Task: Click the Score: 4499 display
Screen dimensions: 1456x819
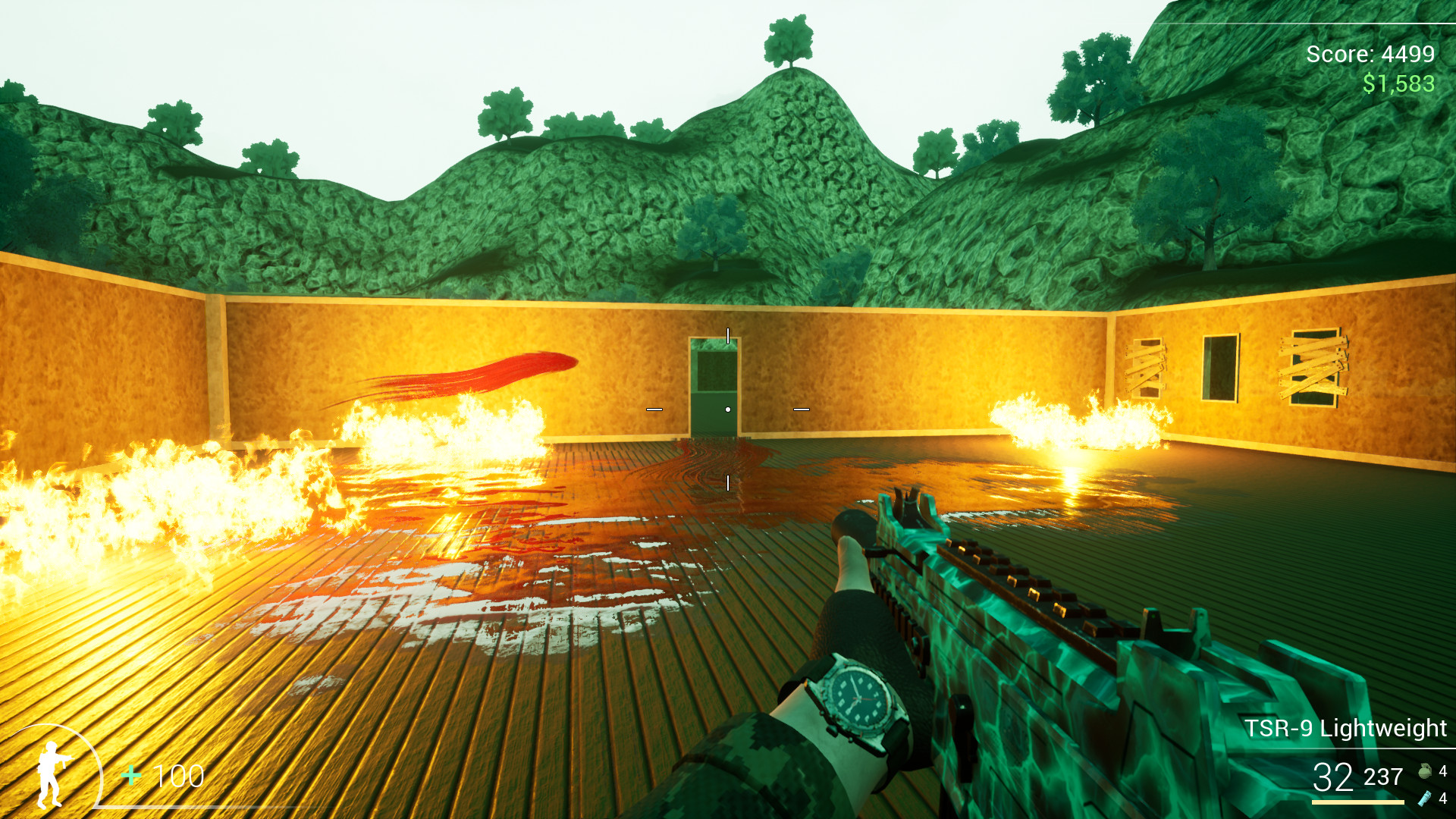Action: (1369, 55)
